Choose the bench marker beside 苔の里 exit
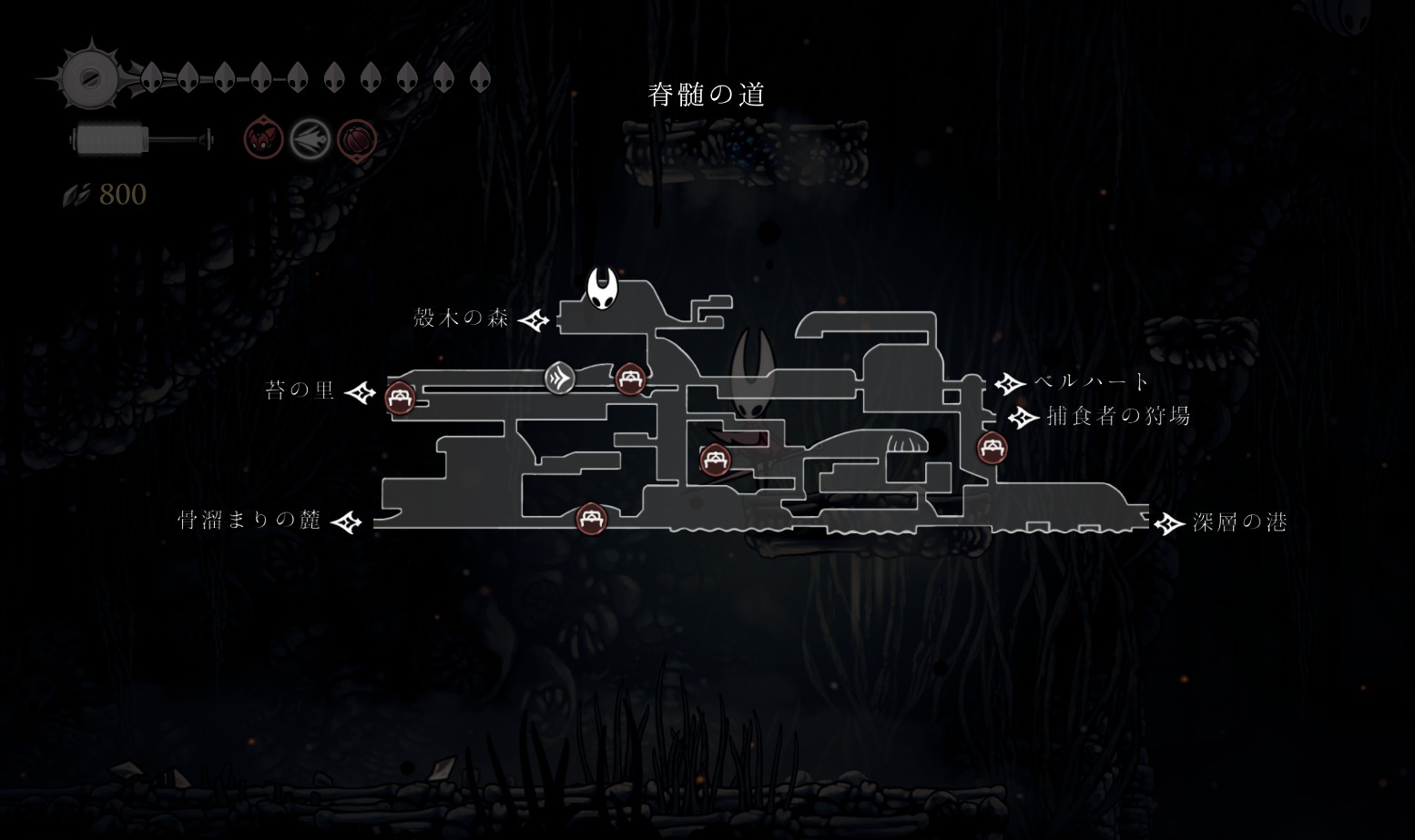The height and width of the screenshot is (840, 1415). point(400,398)
